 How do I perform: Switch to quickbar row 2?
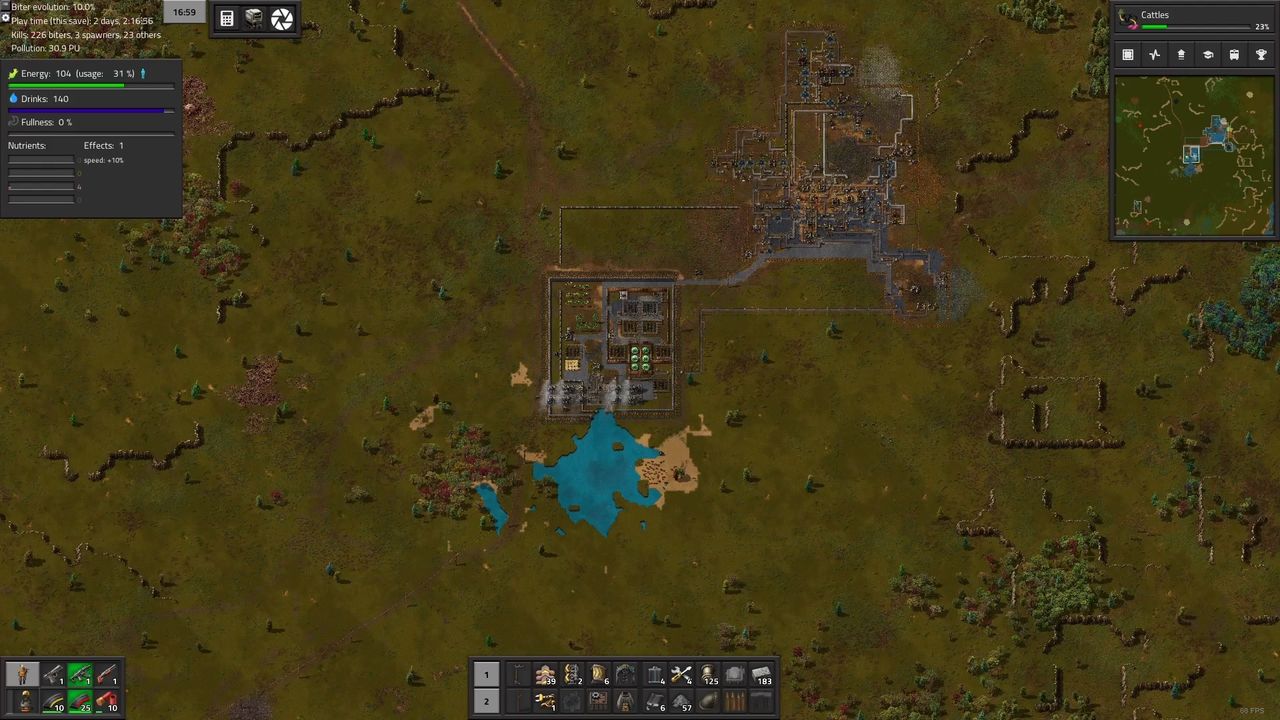pyautogui.click(x=486, y=701)
